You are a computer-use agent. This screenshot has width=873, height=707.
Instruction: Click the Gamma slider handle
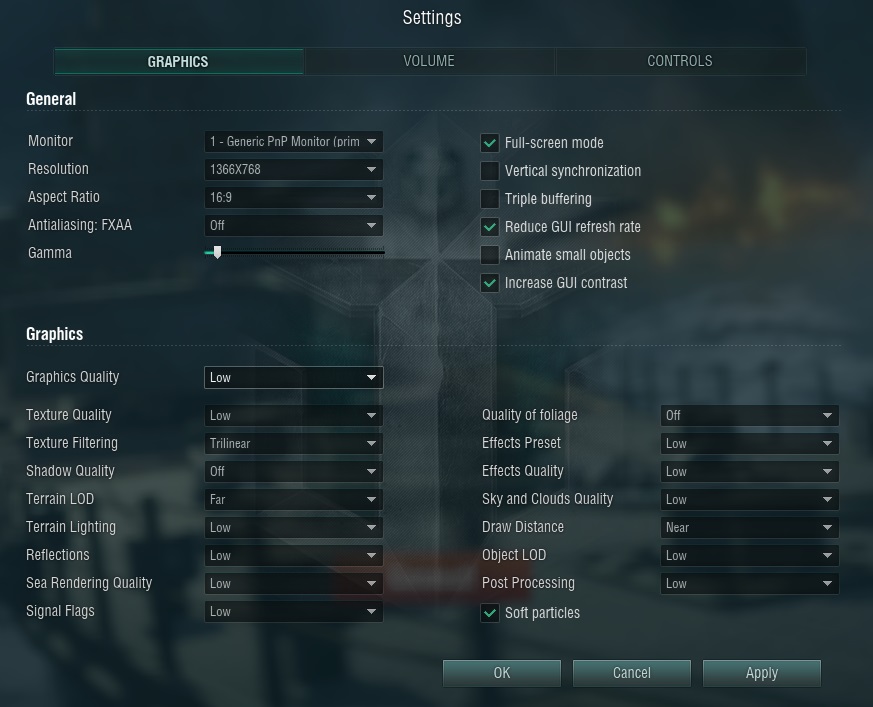pyautogui.click(x=217, y=253)
